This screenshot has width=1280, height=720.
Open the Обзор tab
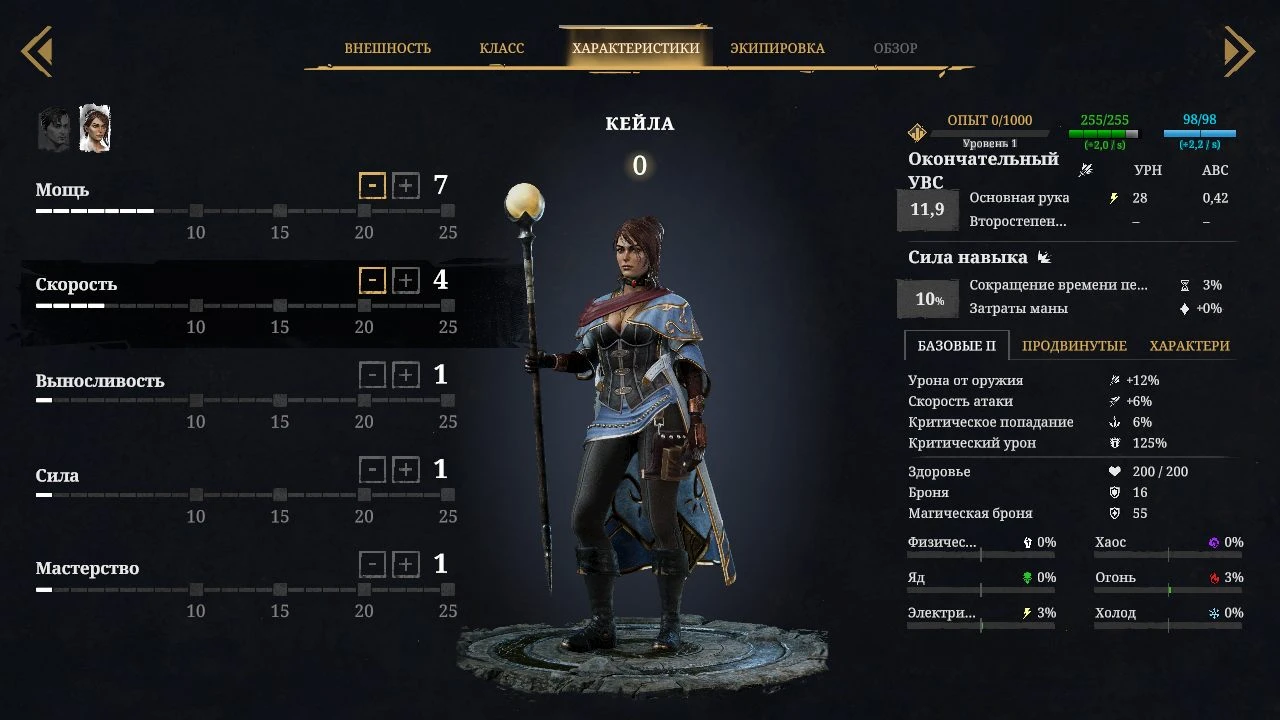(x=895, y=48)
